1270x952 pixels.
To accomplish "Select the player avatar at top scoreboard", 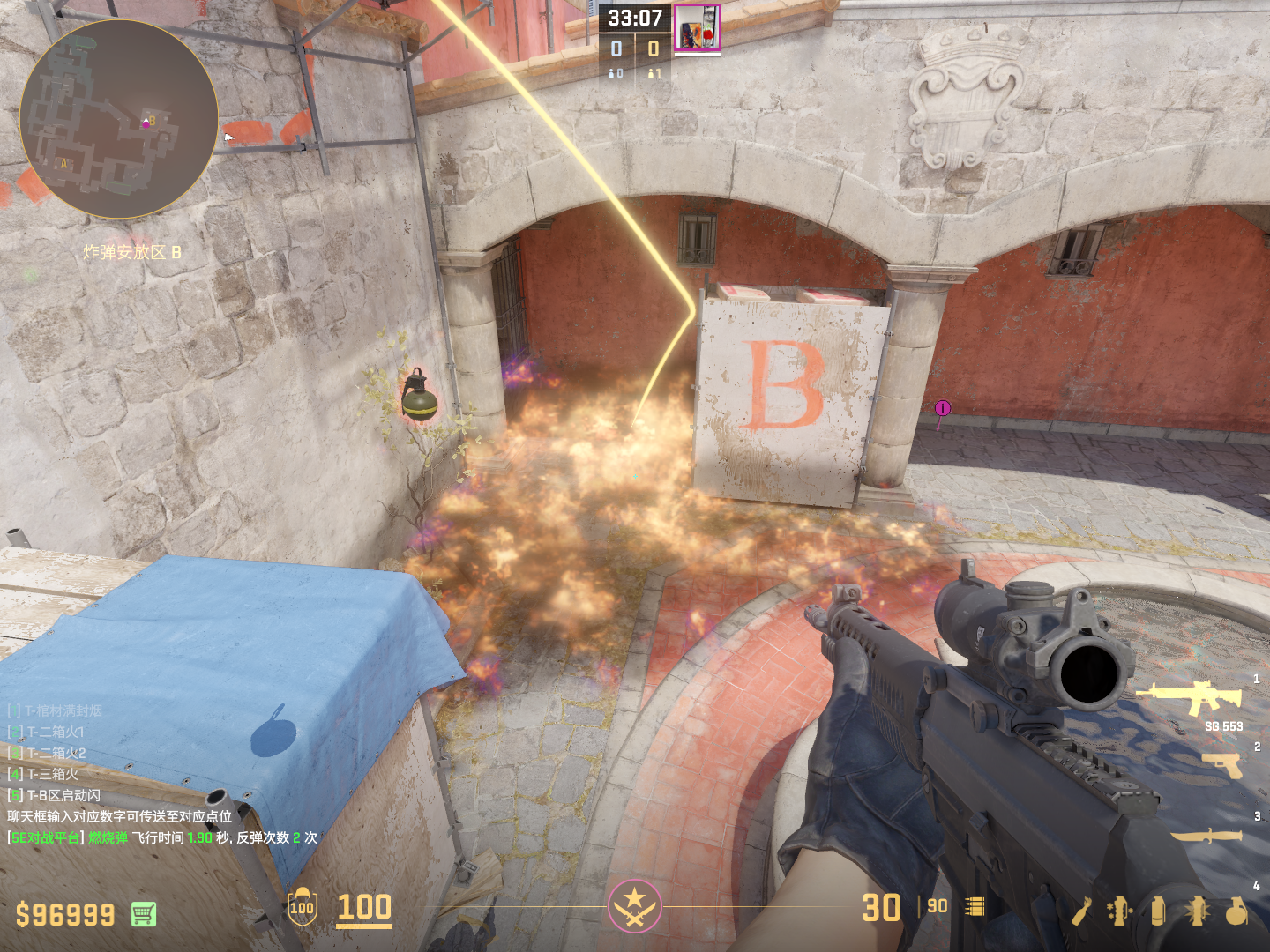I will [x=697, y=27].
